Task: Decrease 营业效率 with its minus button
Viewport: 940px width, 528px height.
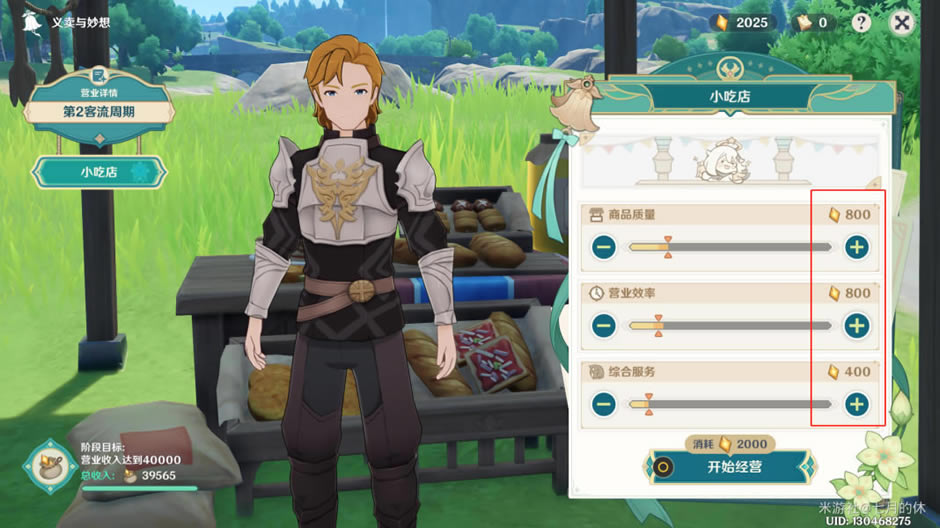Action: (x=603, y=325)
